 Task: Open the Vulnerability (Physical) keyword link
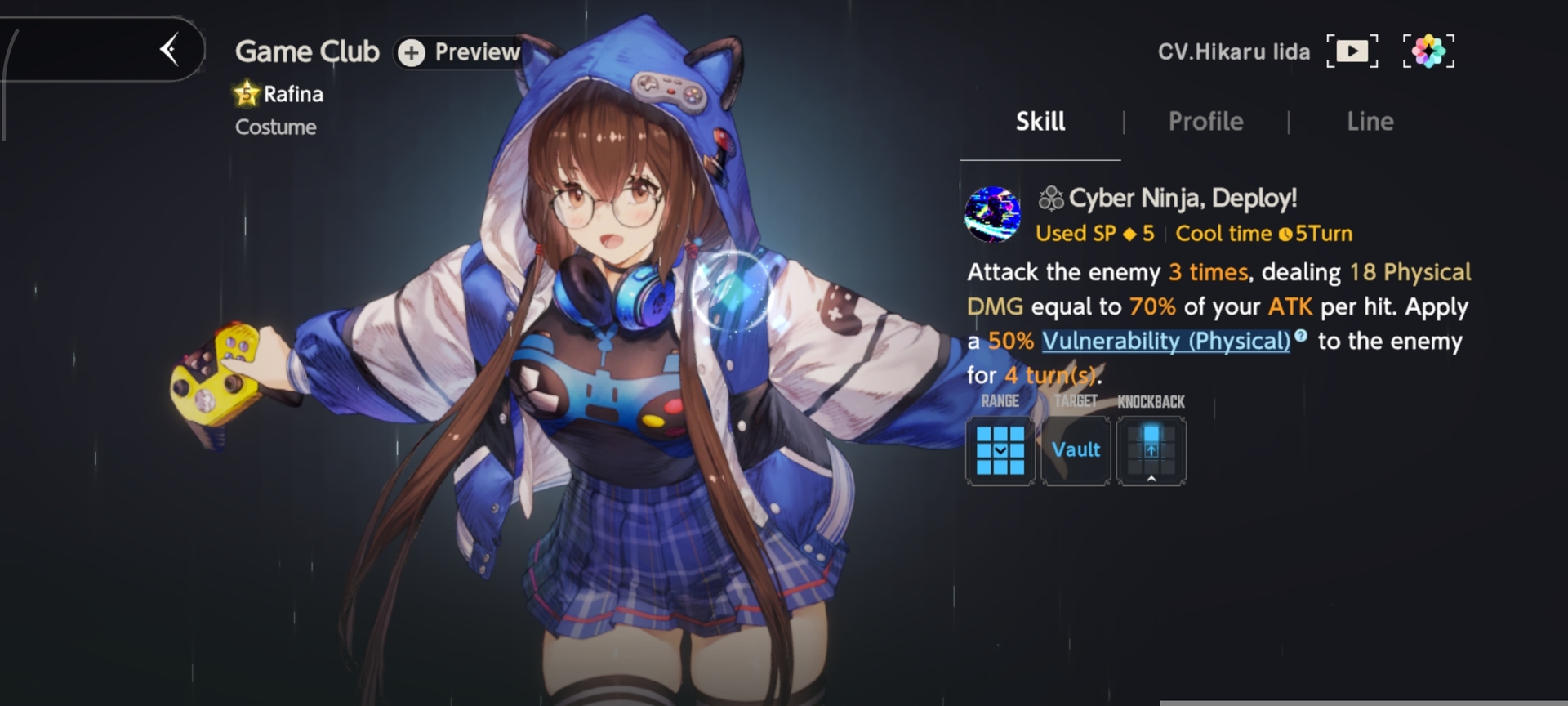[x=1165, y=341]
